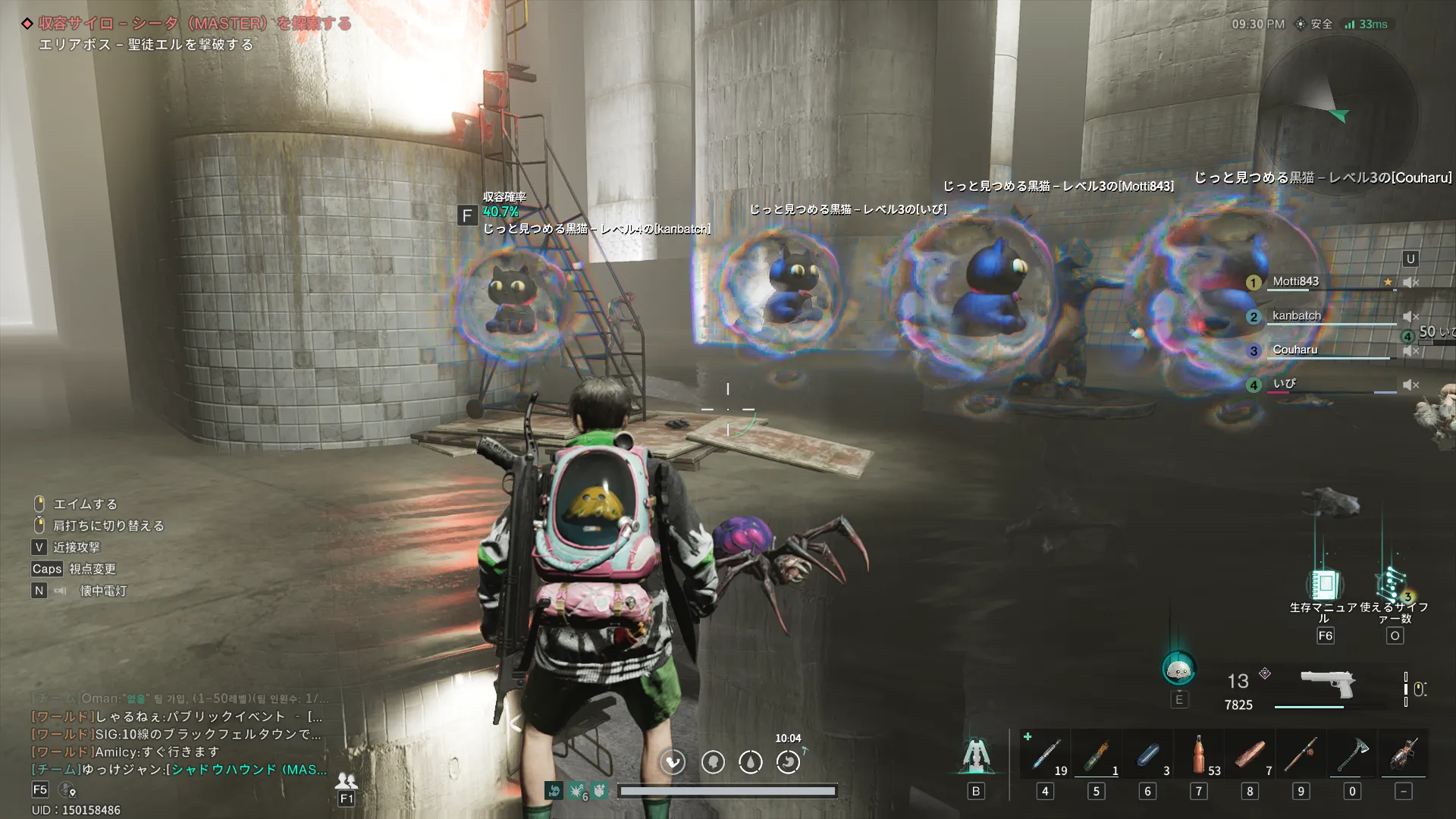Select the chainsaw tool slot

(x=1404, y=755)
